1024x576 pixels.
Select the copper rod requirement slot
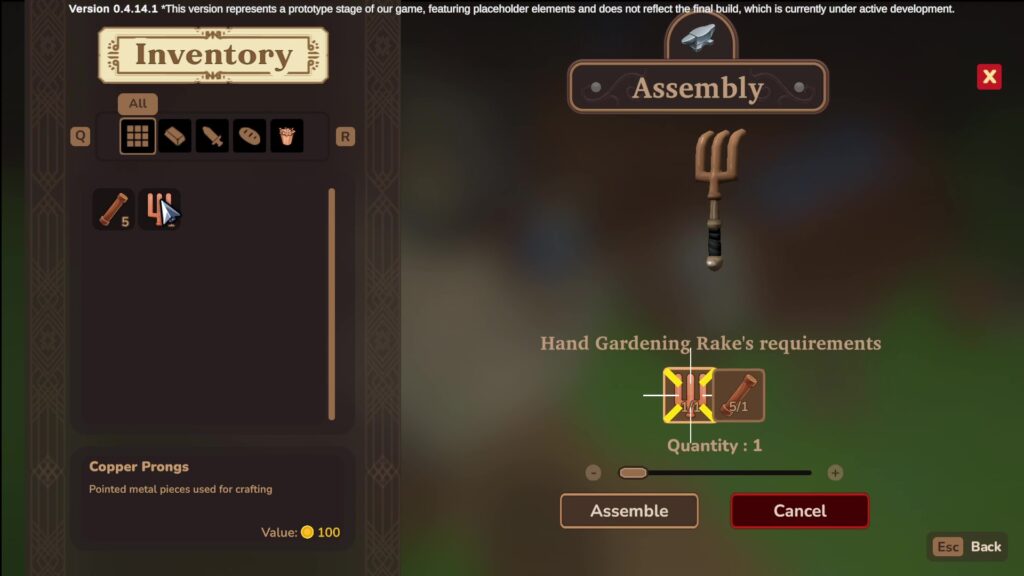tap(740, 395)
